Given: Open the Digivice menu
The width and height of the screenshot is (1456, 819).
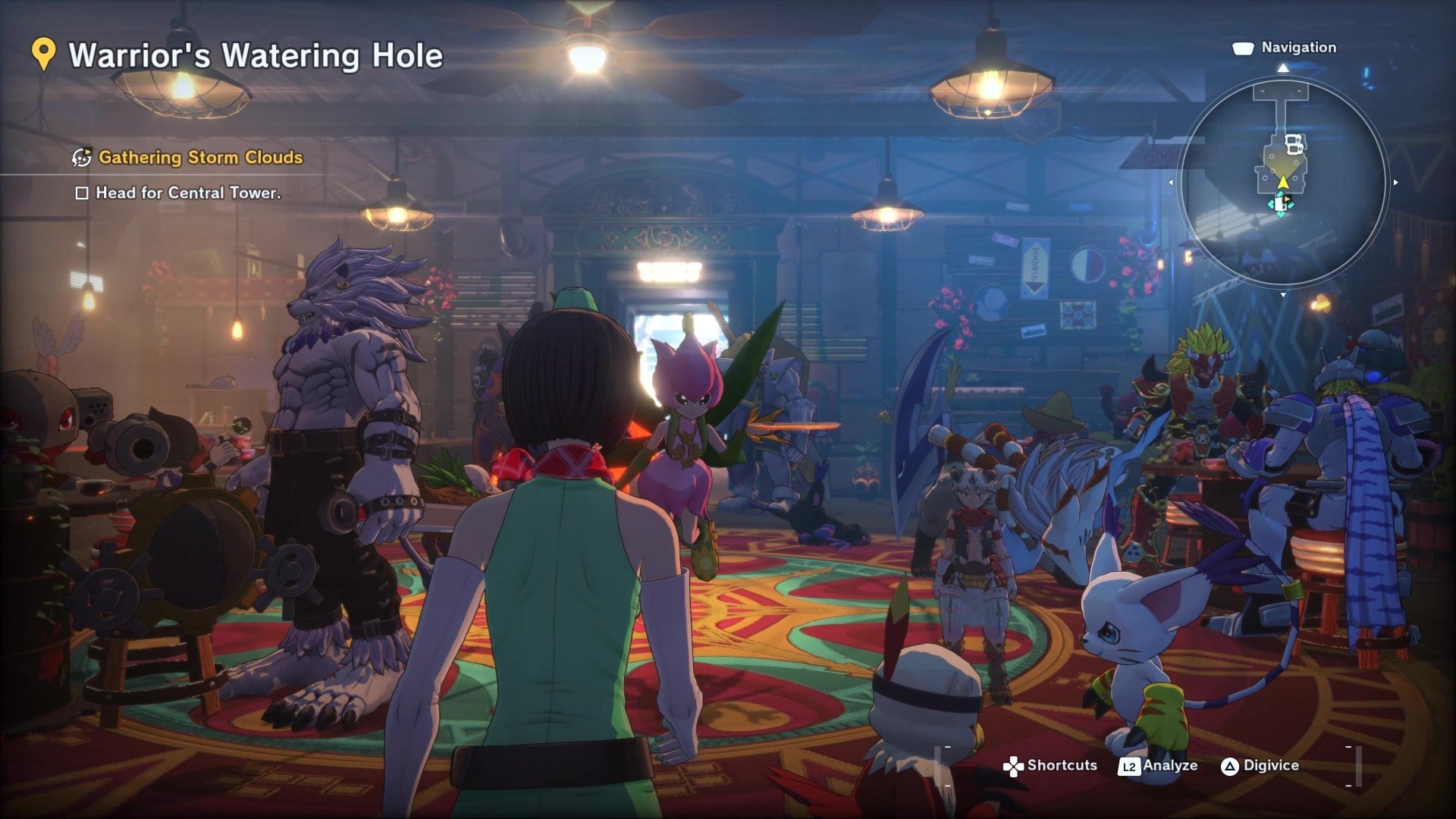Looking at the screenshot, I should pyautogui.click(x=1270, y=766).
